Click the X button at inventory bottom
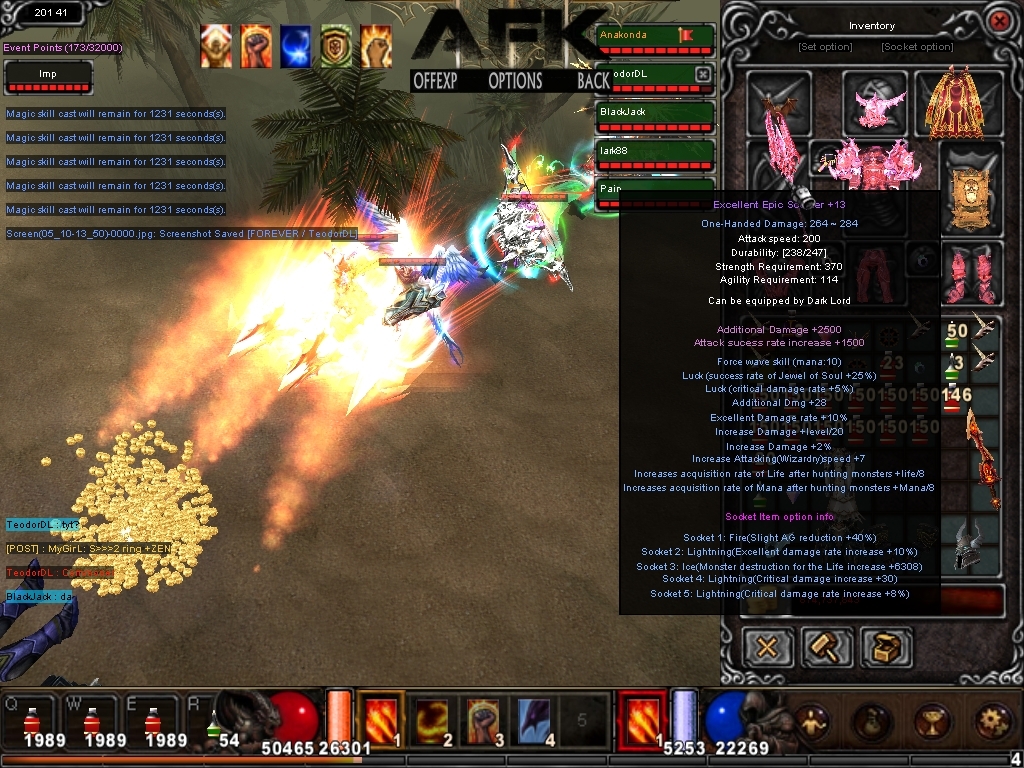The image size is (1024, 768). (767, 647)
